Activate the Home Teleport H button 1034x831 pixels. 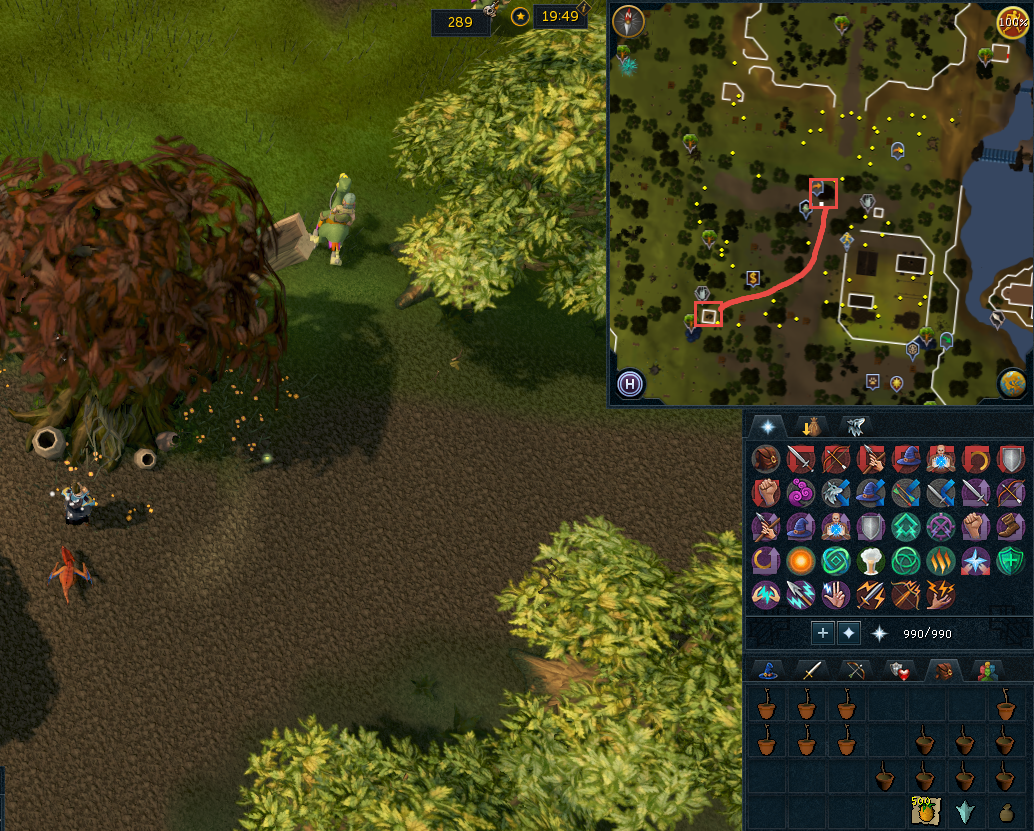point(629,383)
